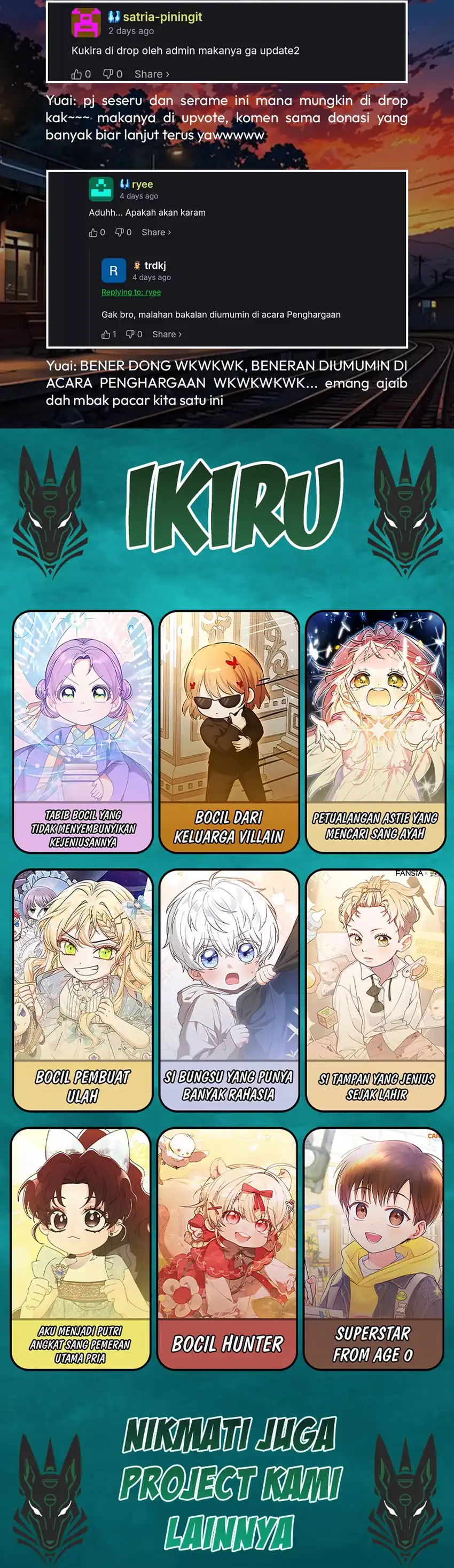454x1568 pixels.
Task: Open Petualangan Astie Yang Mencari Sang Ayah
Action: tap(375, 731)
